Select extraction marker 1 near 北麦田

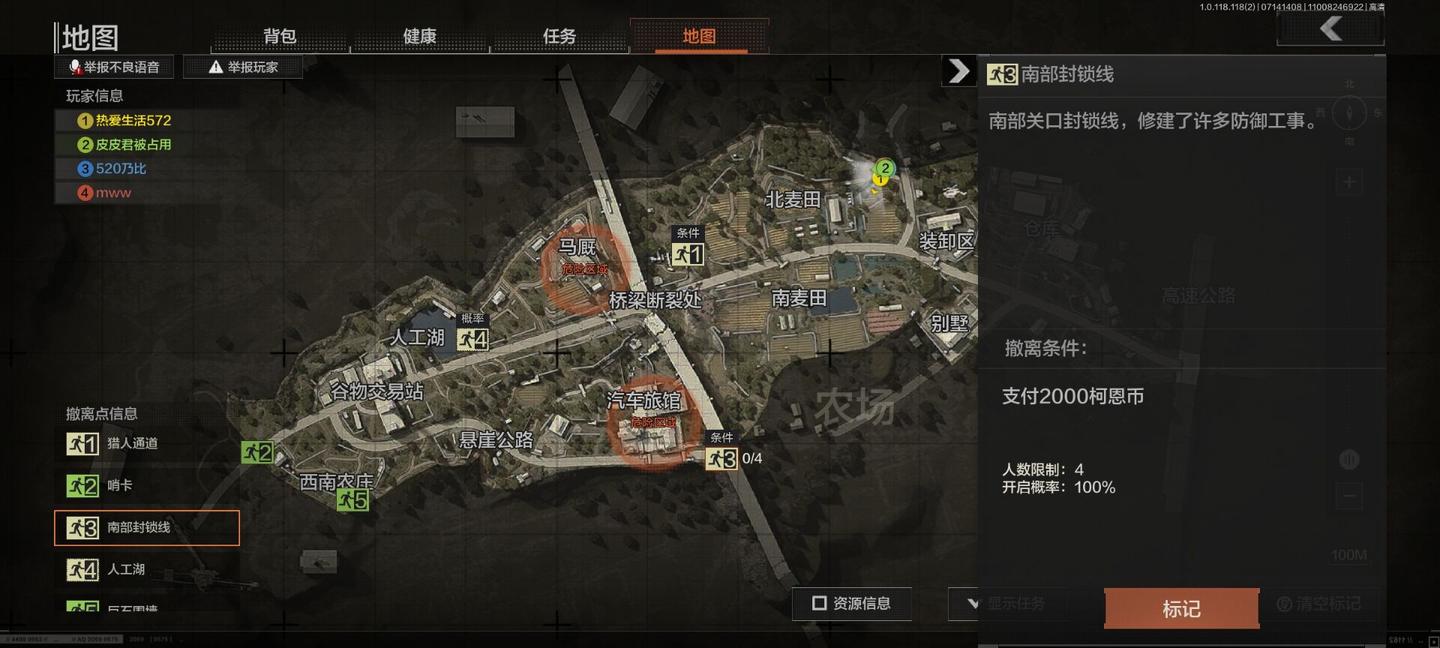coord(688,254)
